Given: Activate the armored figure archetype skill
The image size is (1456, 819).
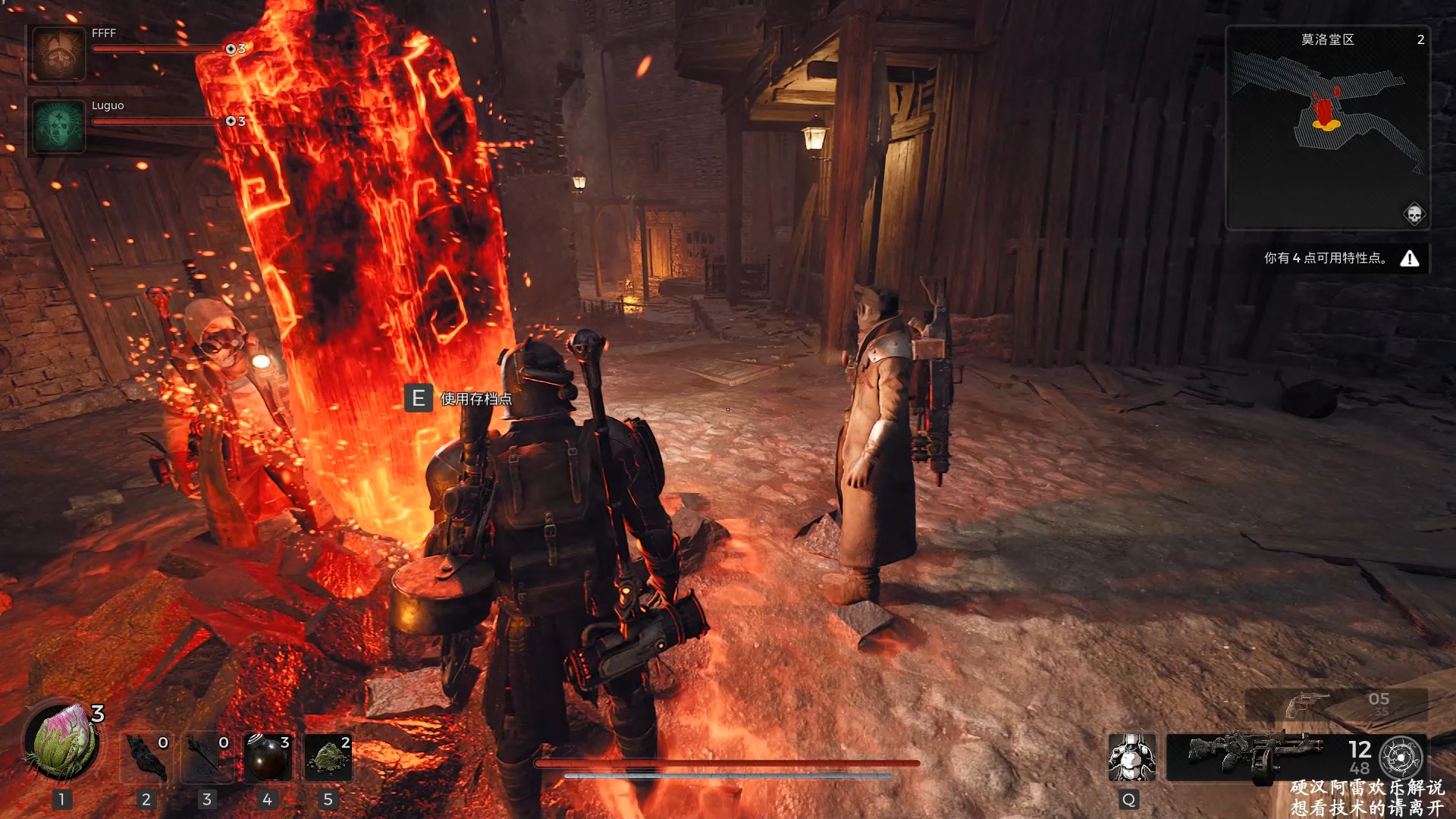Looking at the screenshot, I should pos(1131,757).
